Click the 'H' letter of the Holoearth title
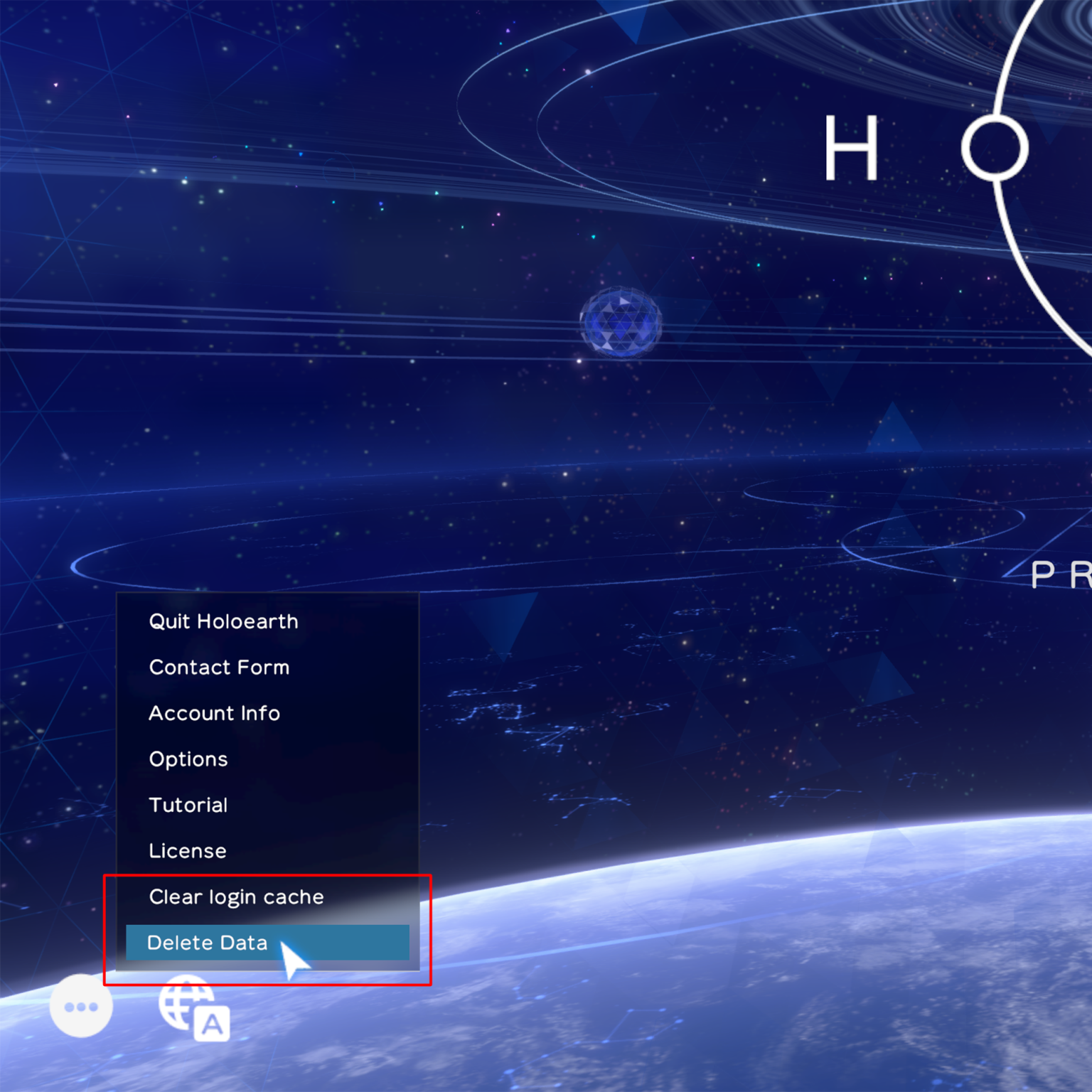Viewport: 1092px width, 1092px height. [851, 147]
